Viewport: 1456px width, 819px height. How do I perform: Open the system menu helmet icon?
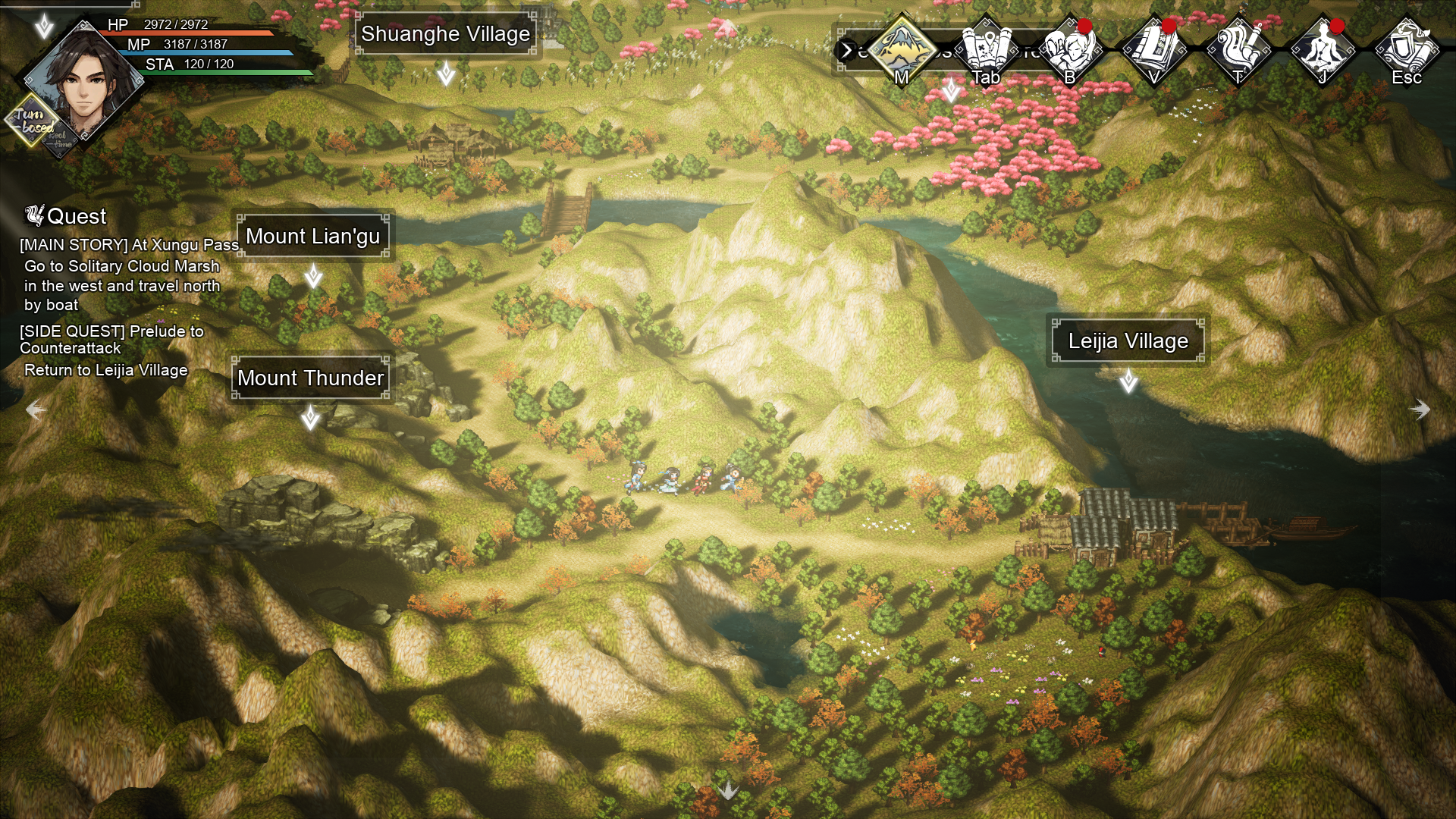tap(1407, 49)
